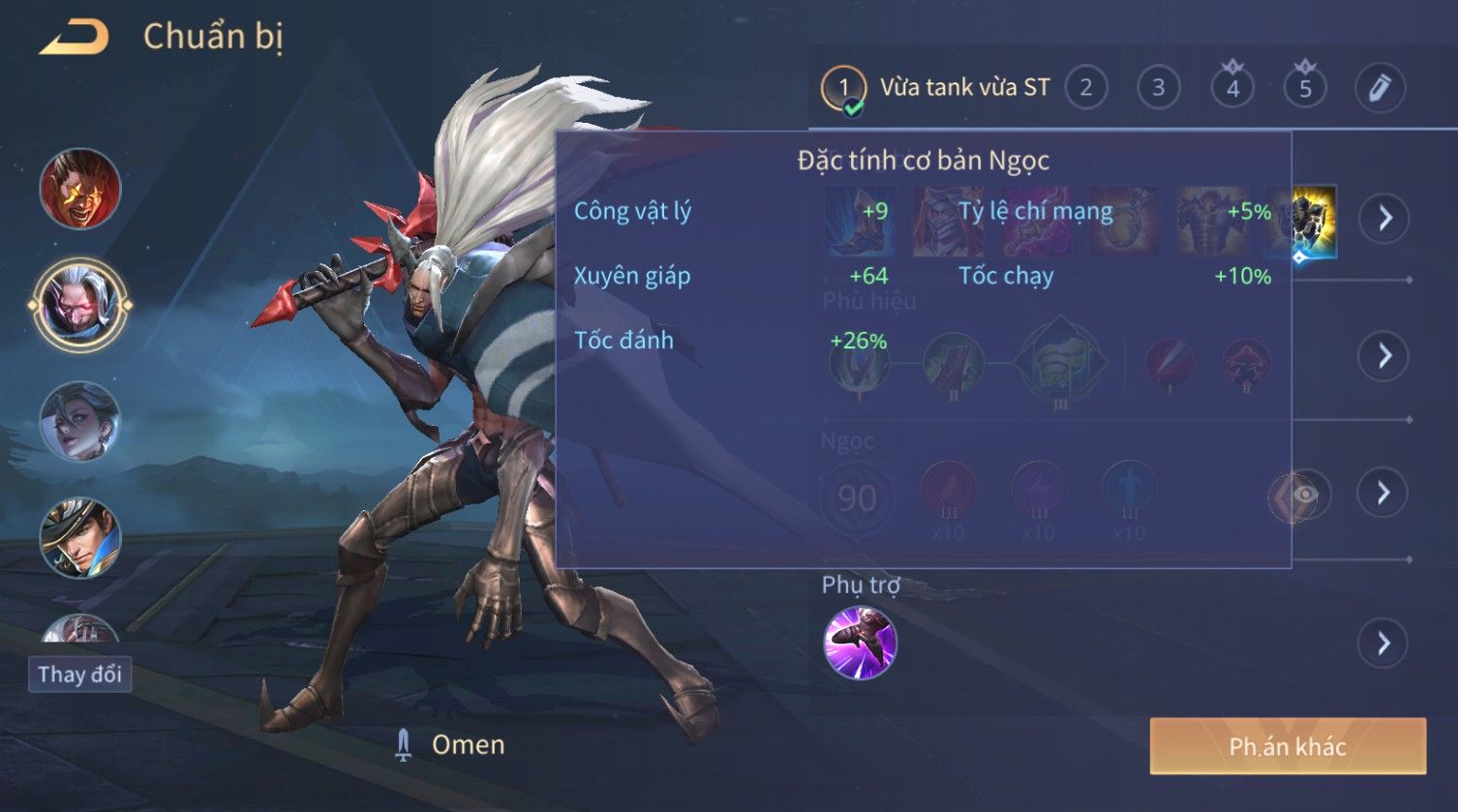Select the Phụ trợ support skill icon
Screen dimensions: 1458x812
pyautogui.click(x=860, y=643)
